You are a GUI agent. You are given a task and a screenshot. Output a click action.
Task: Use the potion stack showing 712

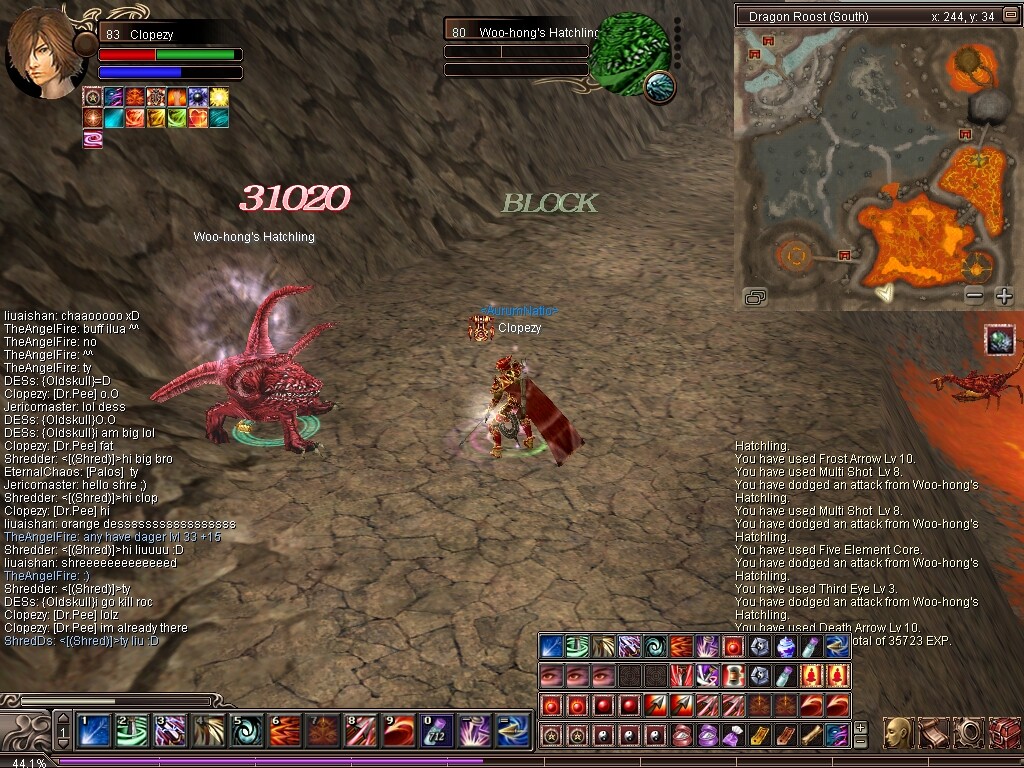click(437, 731)
